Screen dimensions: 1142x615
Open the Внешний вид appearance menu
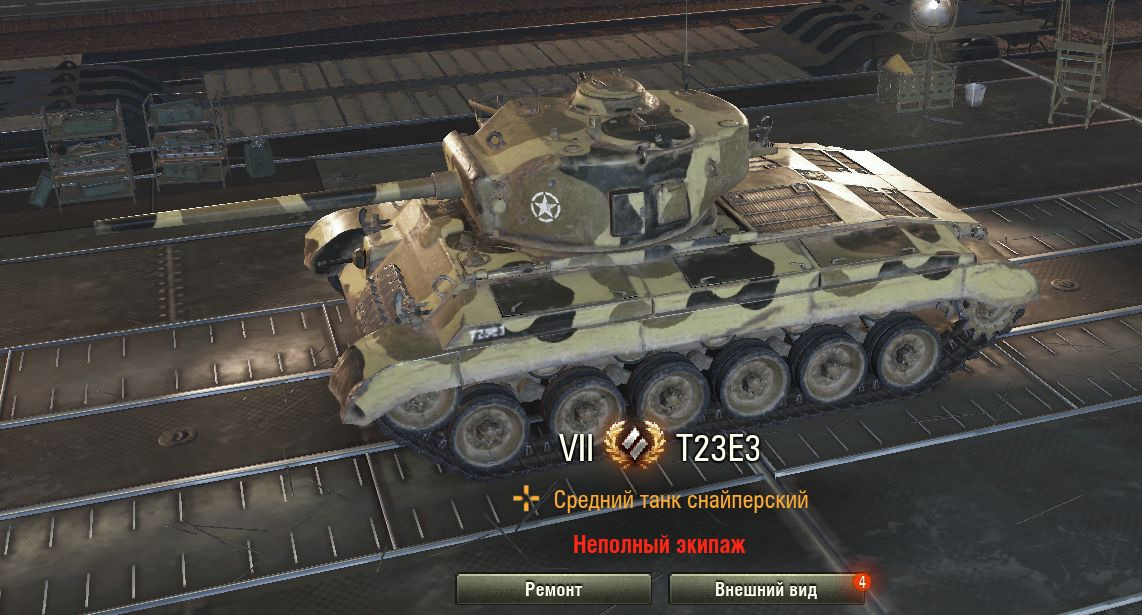[x=765, y=589]
